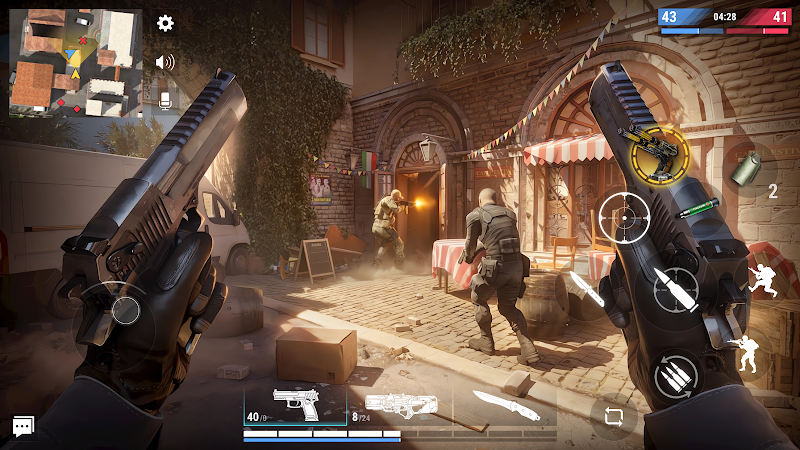Touch the movement joystick circle
Screen dimensions: 800x450
tap(125, 309)
